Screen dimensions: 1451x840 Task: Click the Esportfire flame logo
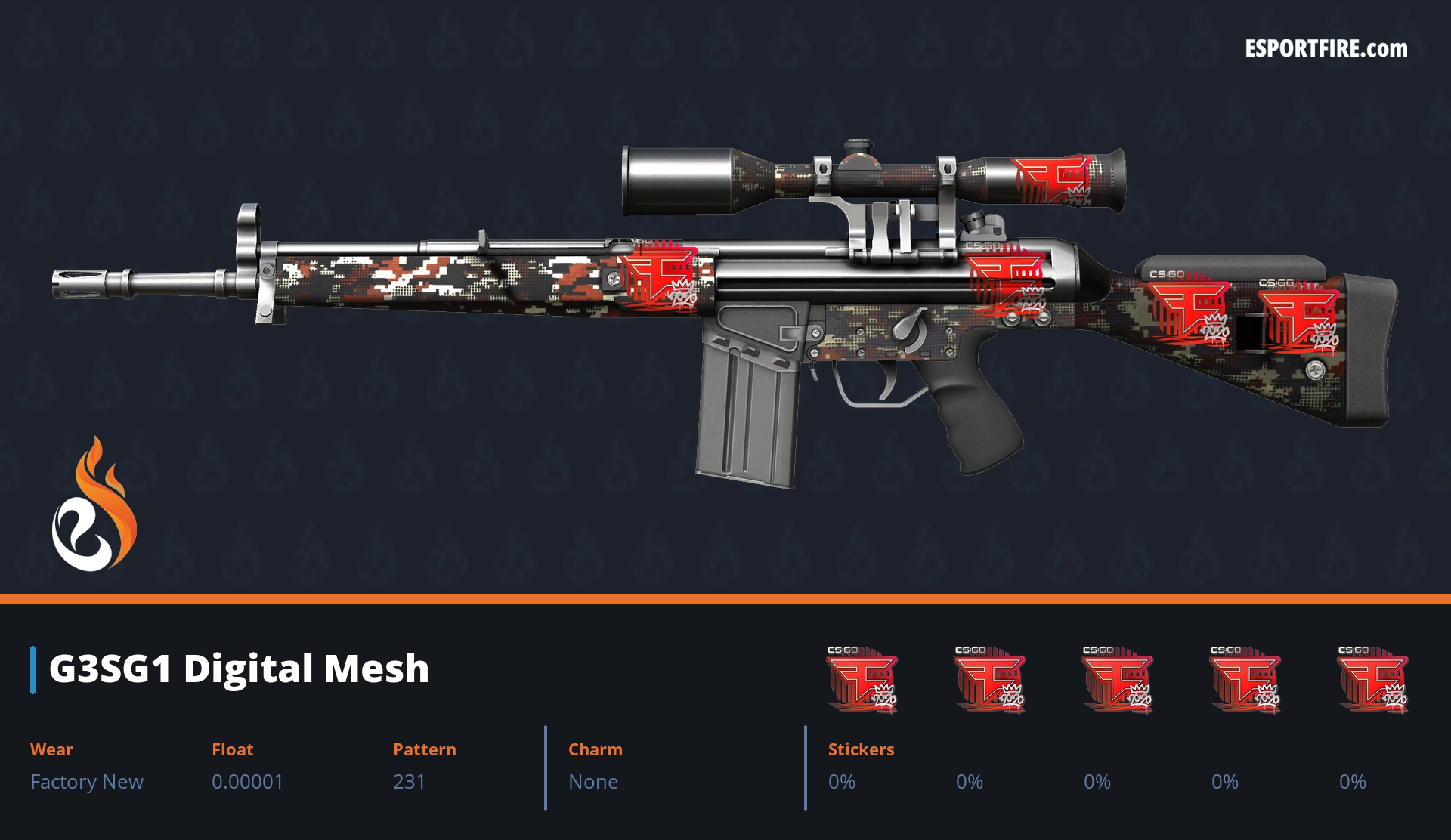(94, 505)
